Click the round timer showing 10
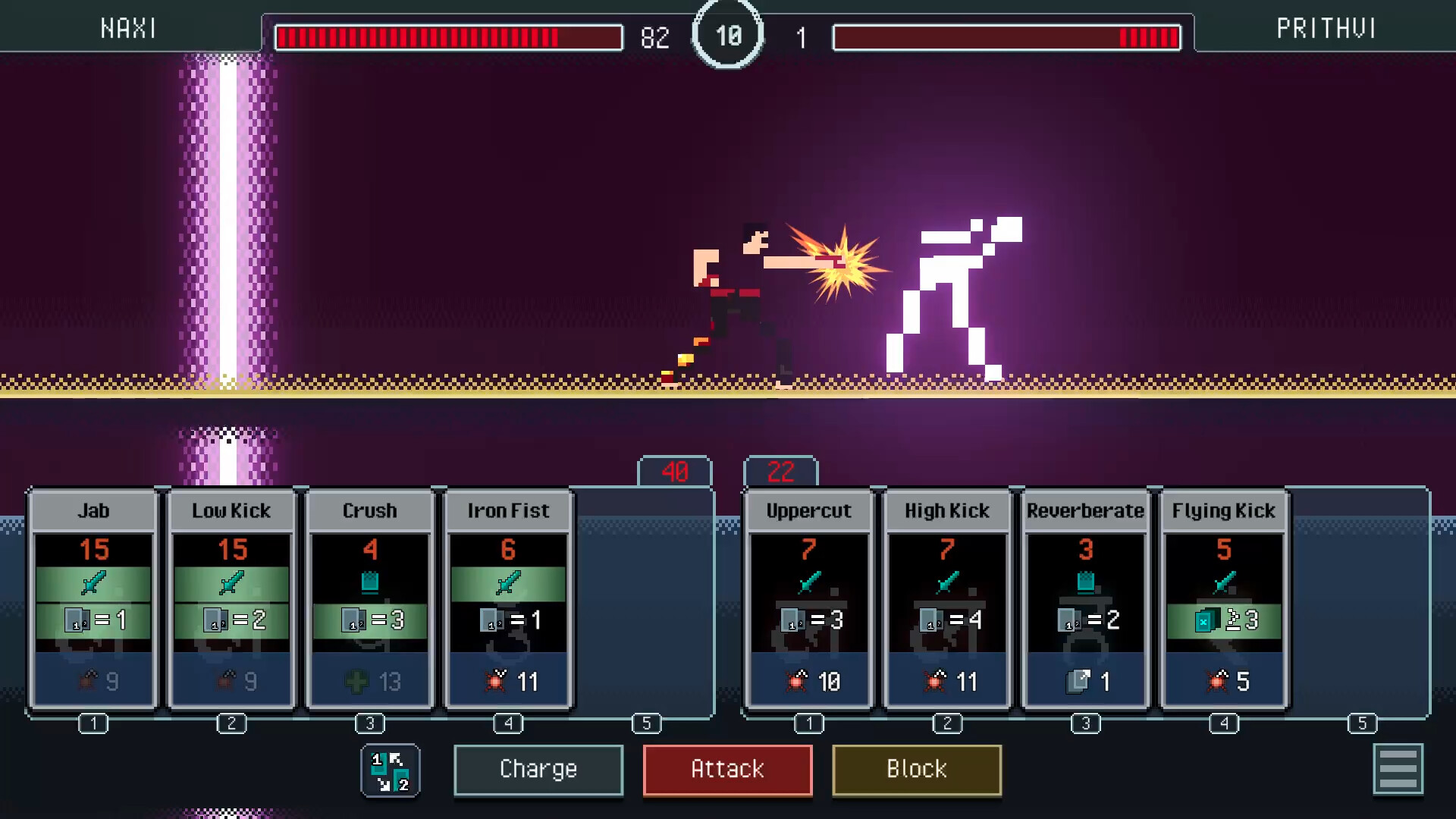 pyautogui.click(x=727, y=33)
